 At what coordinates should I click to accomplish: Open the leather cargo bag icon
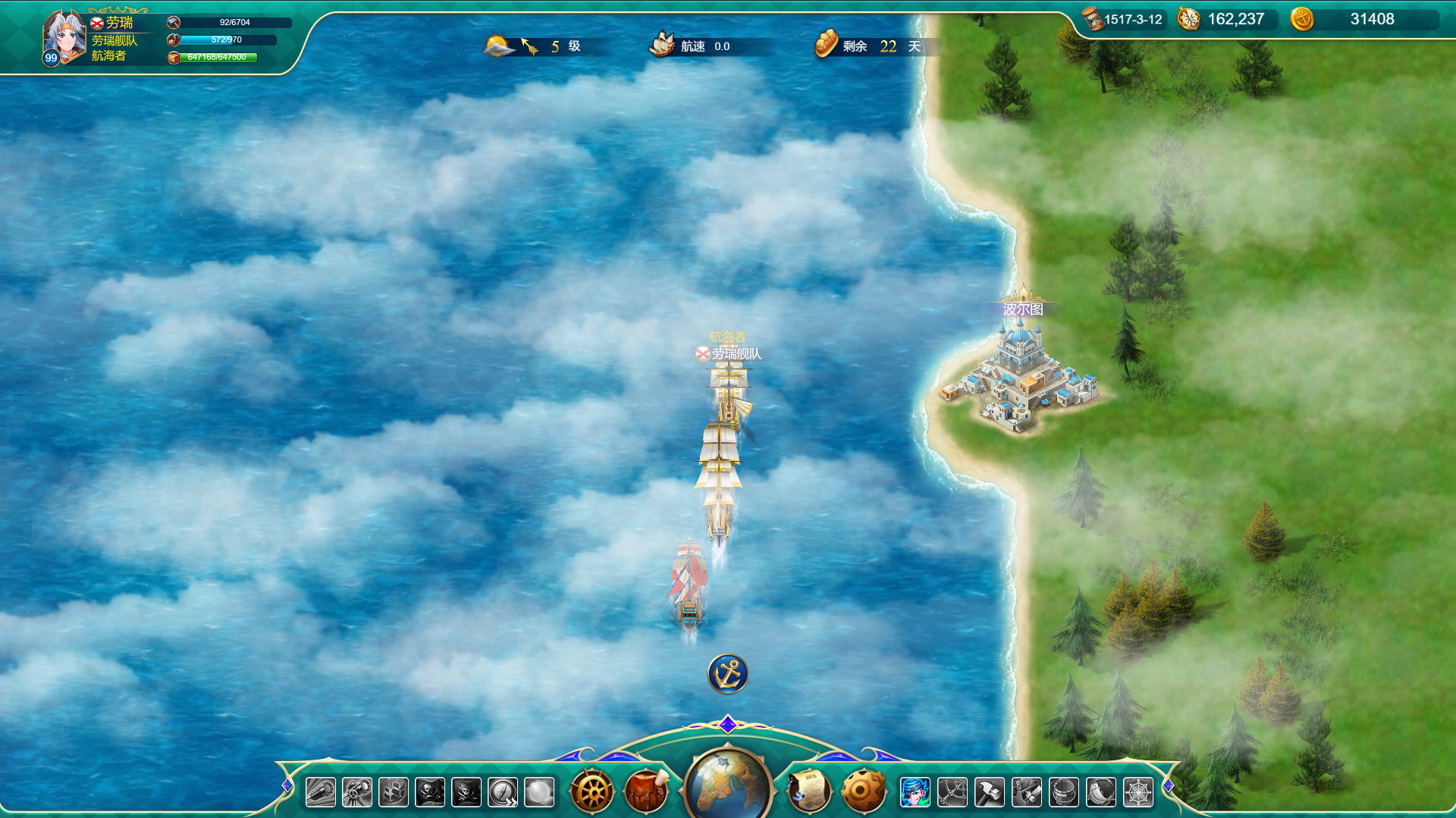pyautogui.click(x=647, y=791)
